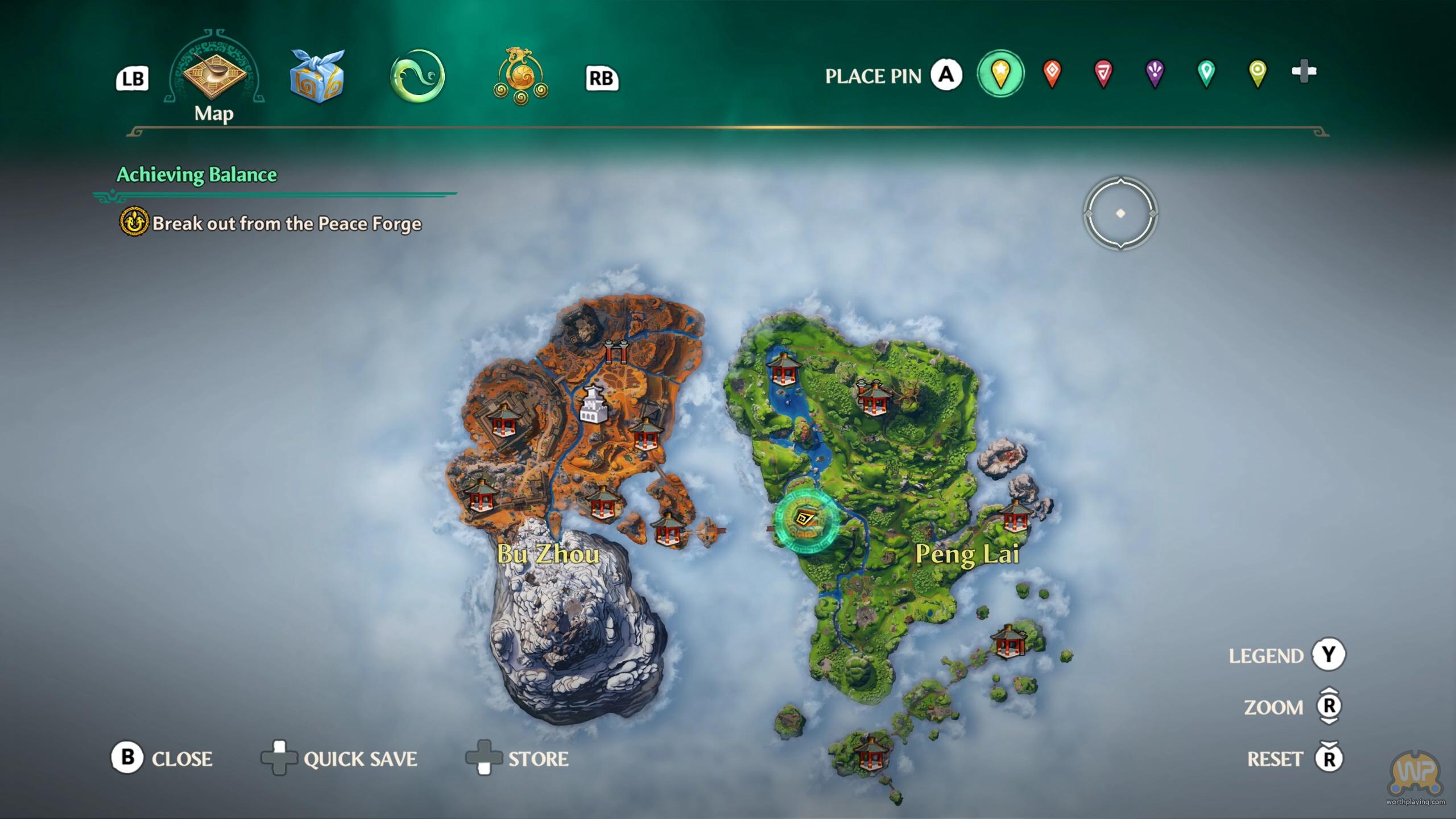Viewport: 1456px width, 819px height.
Task: Select the Achieving Balance quest tracker
Action: coord(197,175)
